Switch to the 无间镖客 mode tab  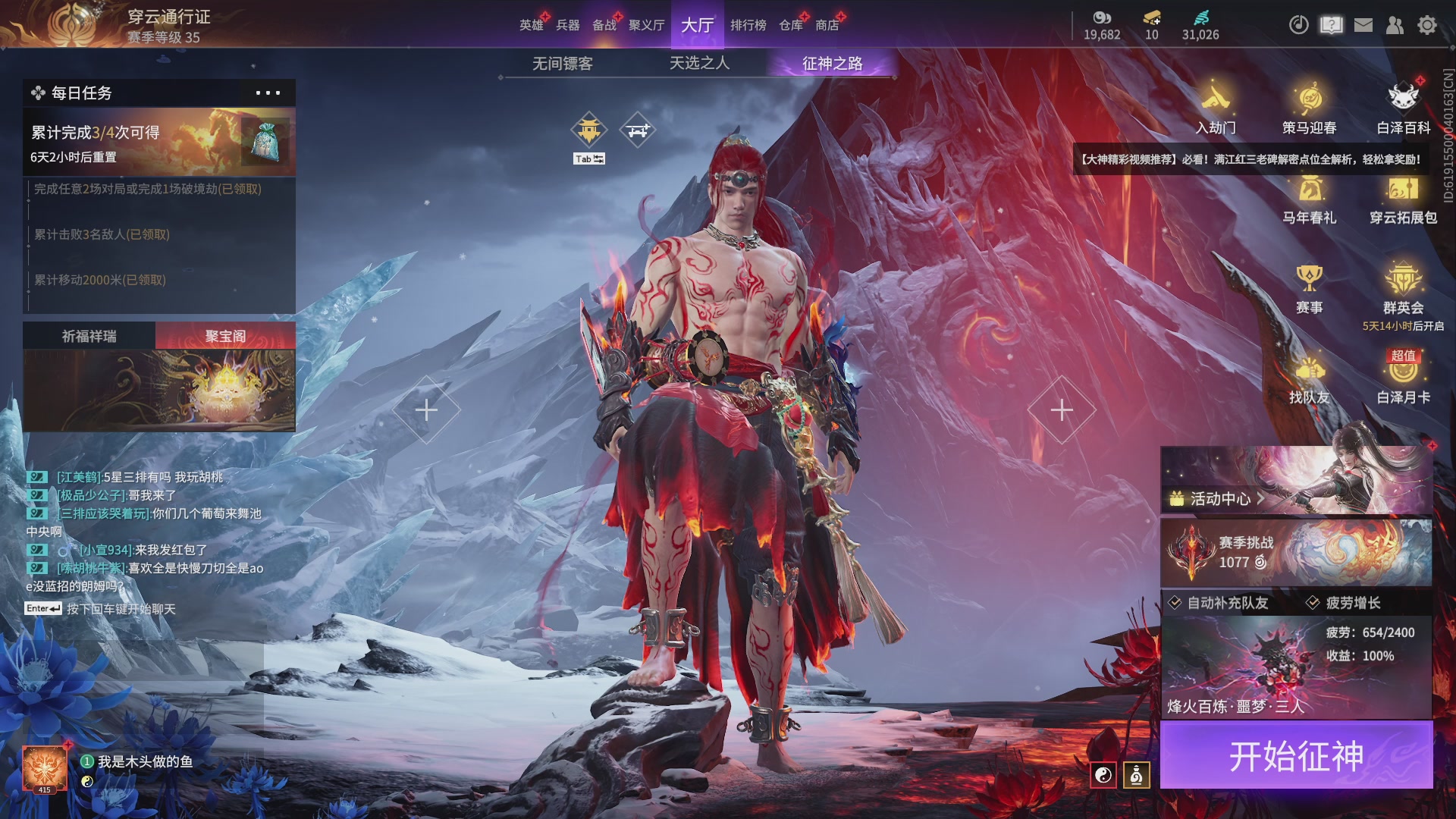pyautogui.click(x=562, y=64)
